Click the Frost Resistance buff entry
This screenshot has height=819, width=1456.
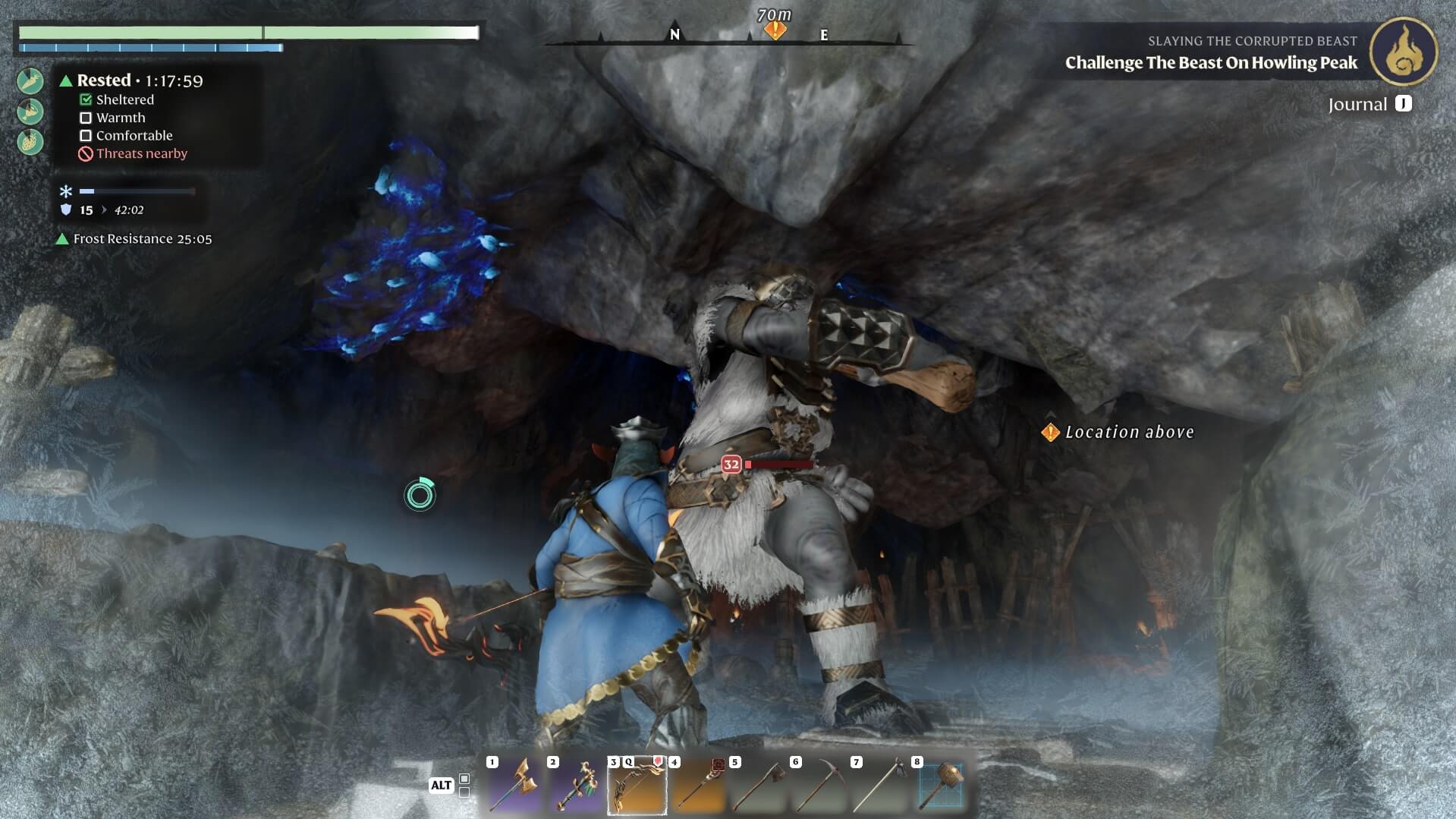(135, 239)
